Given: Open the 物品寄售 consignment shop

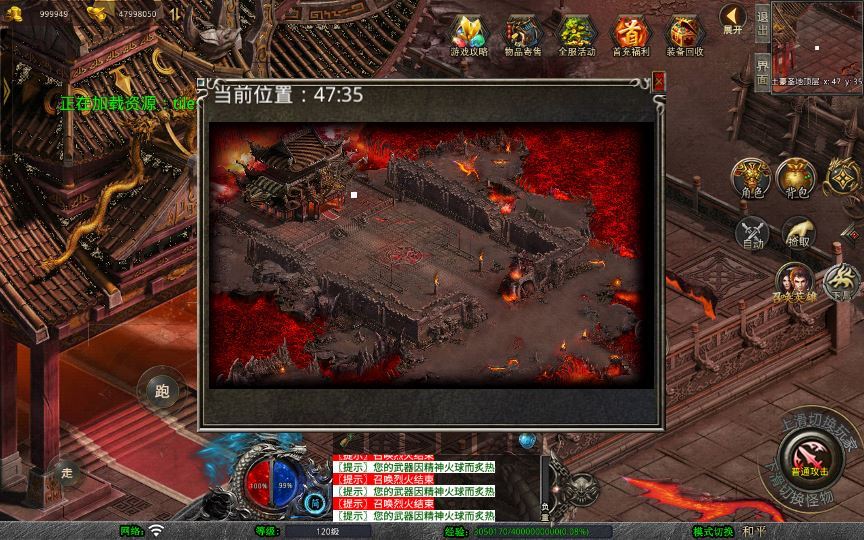Looking at the screenshot, I should pos(522,36).
